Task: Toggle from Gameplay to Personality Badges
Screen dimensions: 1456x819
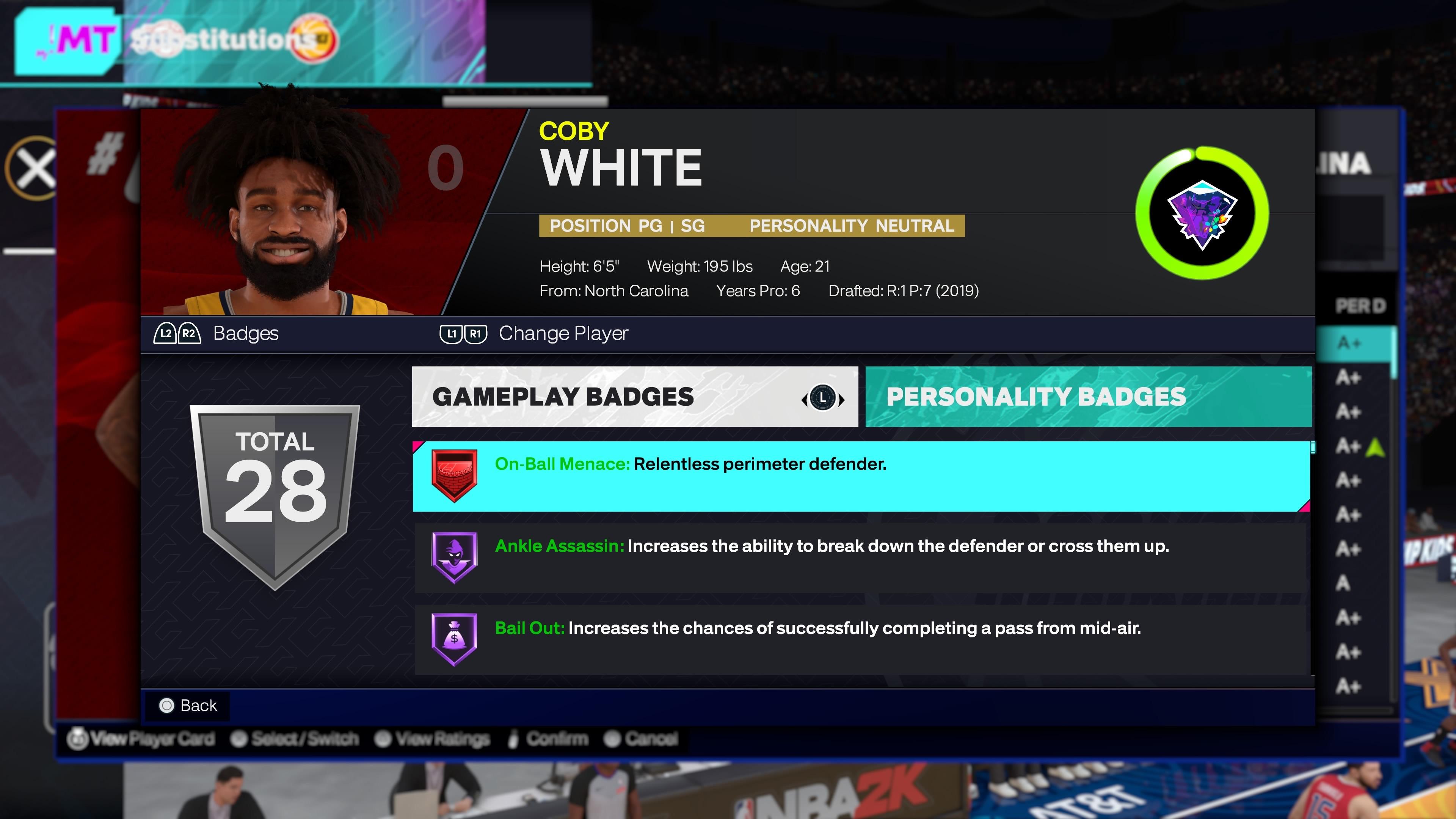Action: pyautogui.click(x=823, y=398)
